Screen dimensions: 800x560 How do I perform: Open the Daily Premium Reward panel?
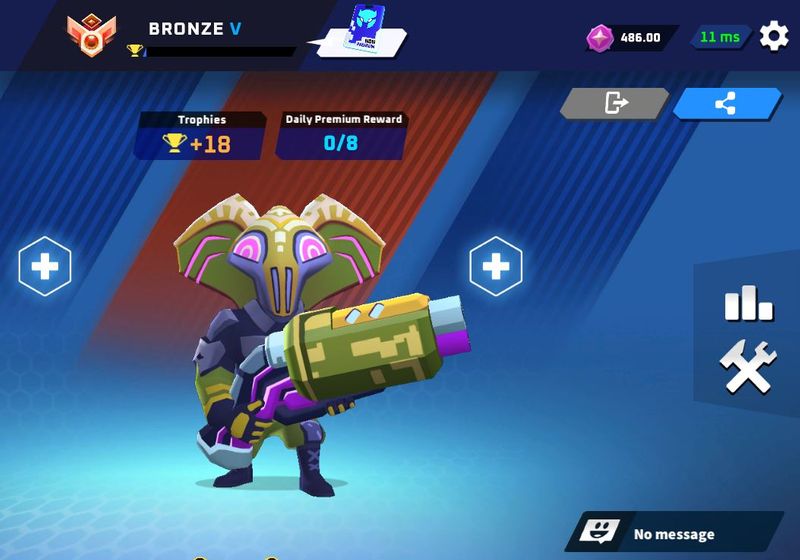pos(341,135)
